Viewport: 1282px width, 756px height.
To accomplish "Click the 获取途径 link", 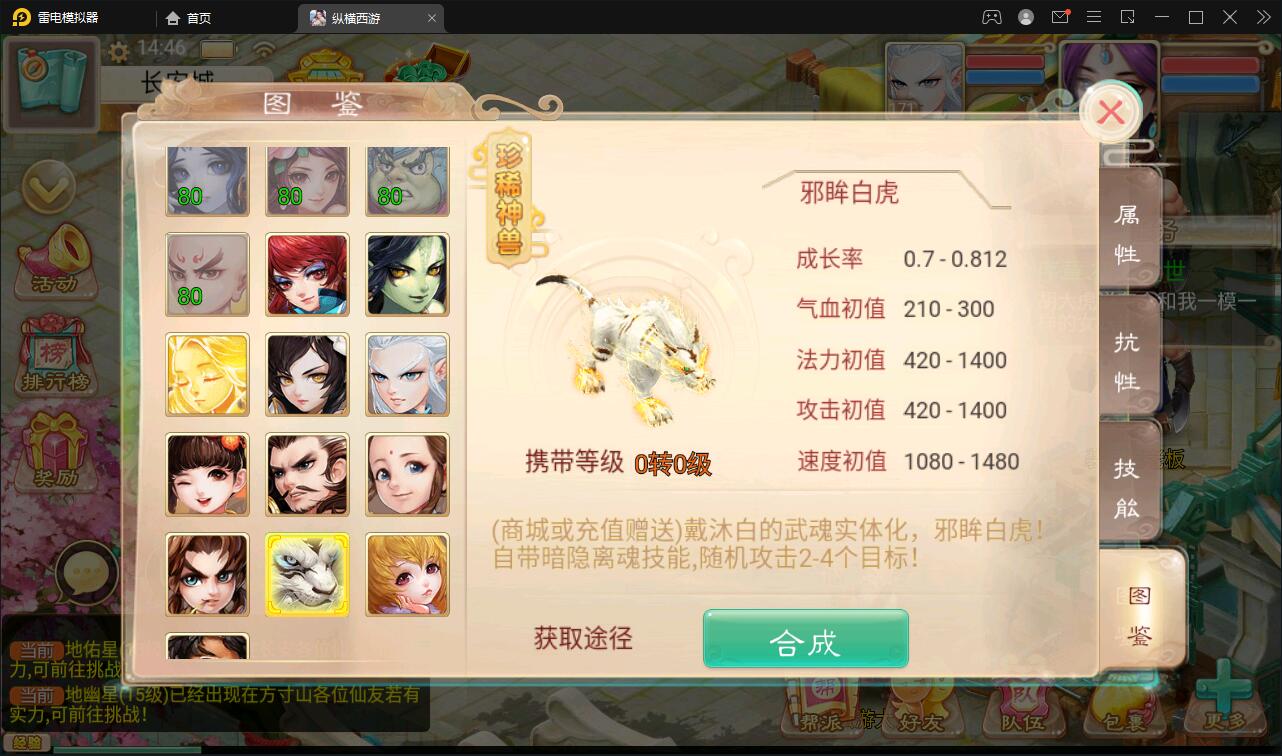I will (x=583, y=637).
